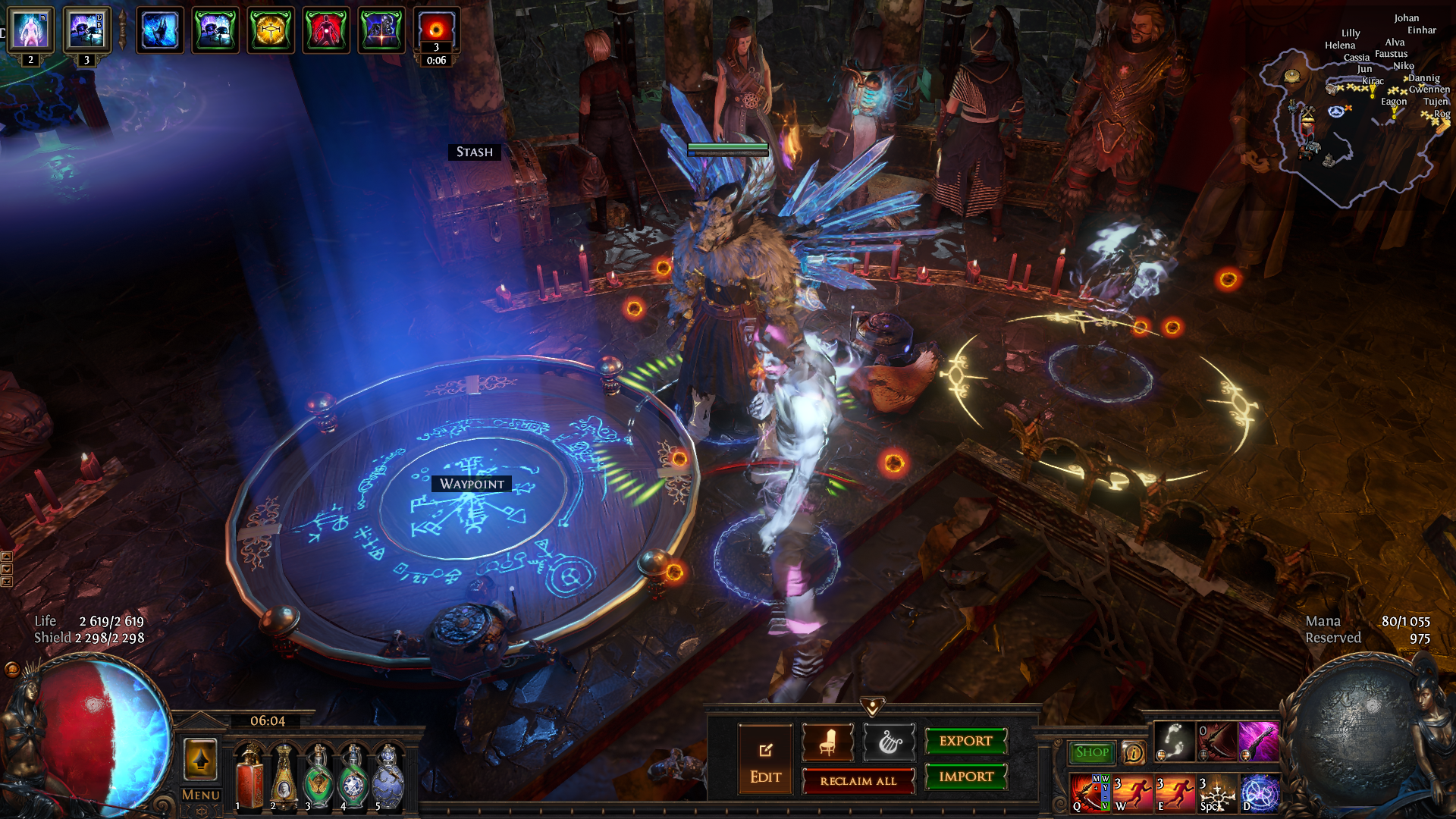Click the Stash label
The height and width of the screenshot is (819, 1456).
tap(474, 152)
